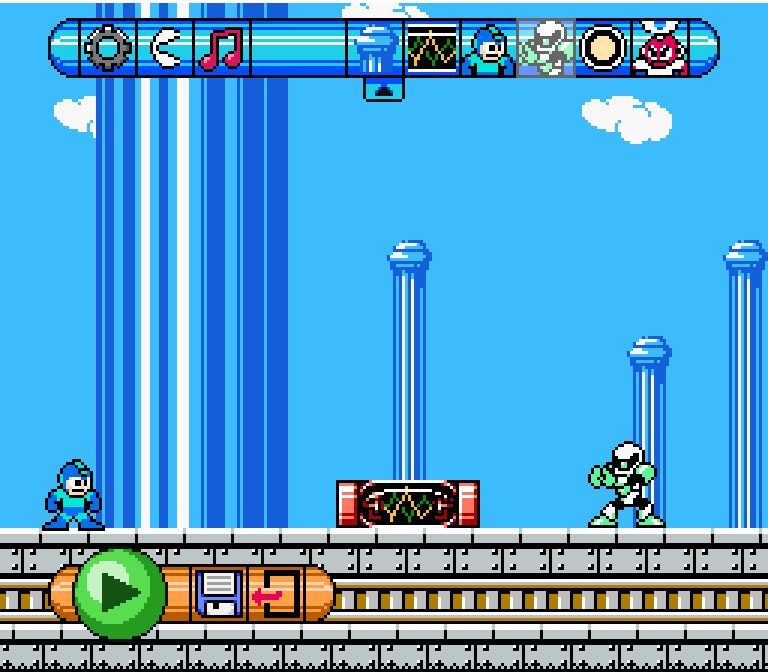768x672 pixels.
Task: Click the white C-shaped toolbar icon
Action: pyautogui.click(x=165, y=48)
